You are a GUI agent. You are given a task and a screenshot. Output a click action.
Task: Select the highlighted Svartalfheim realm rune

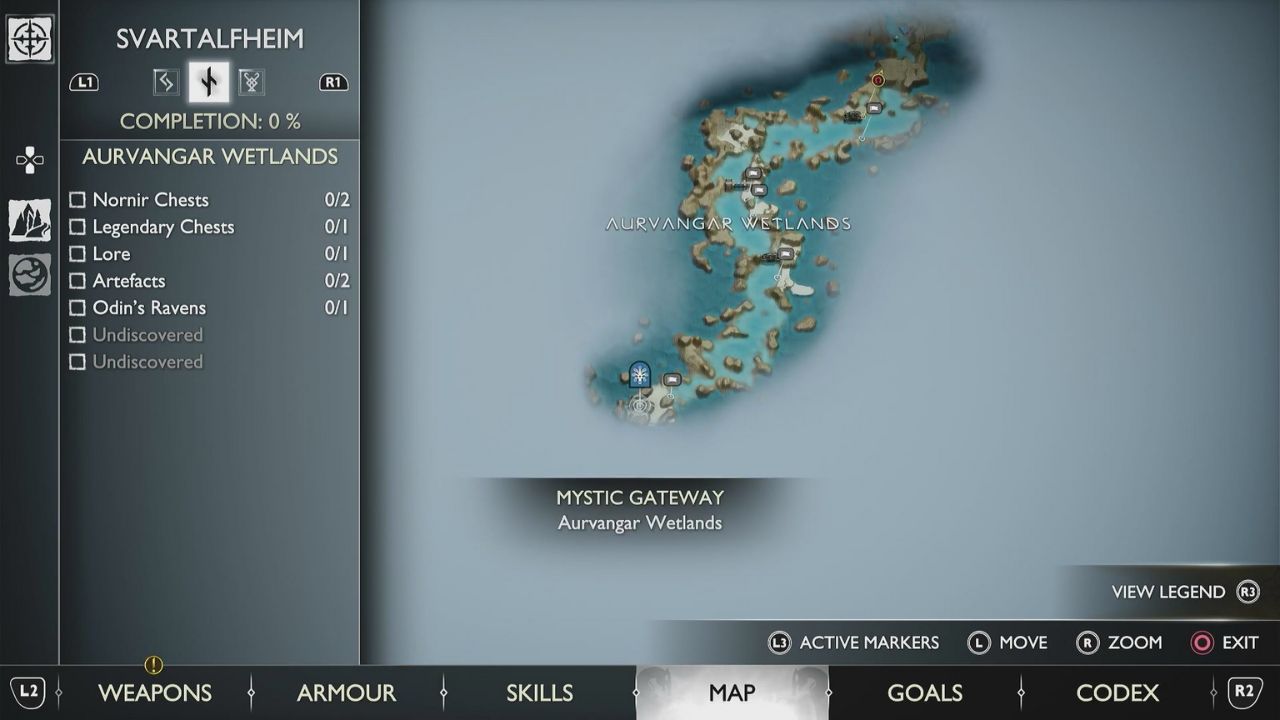click(x=208, y=81)
